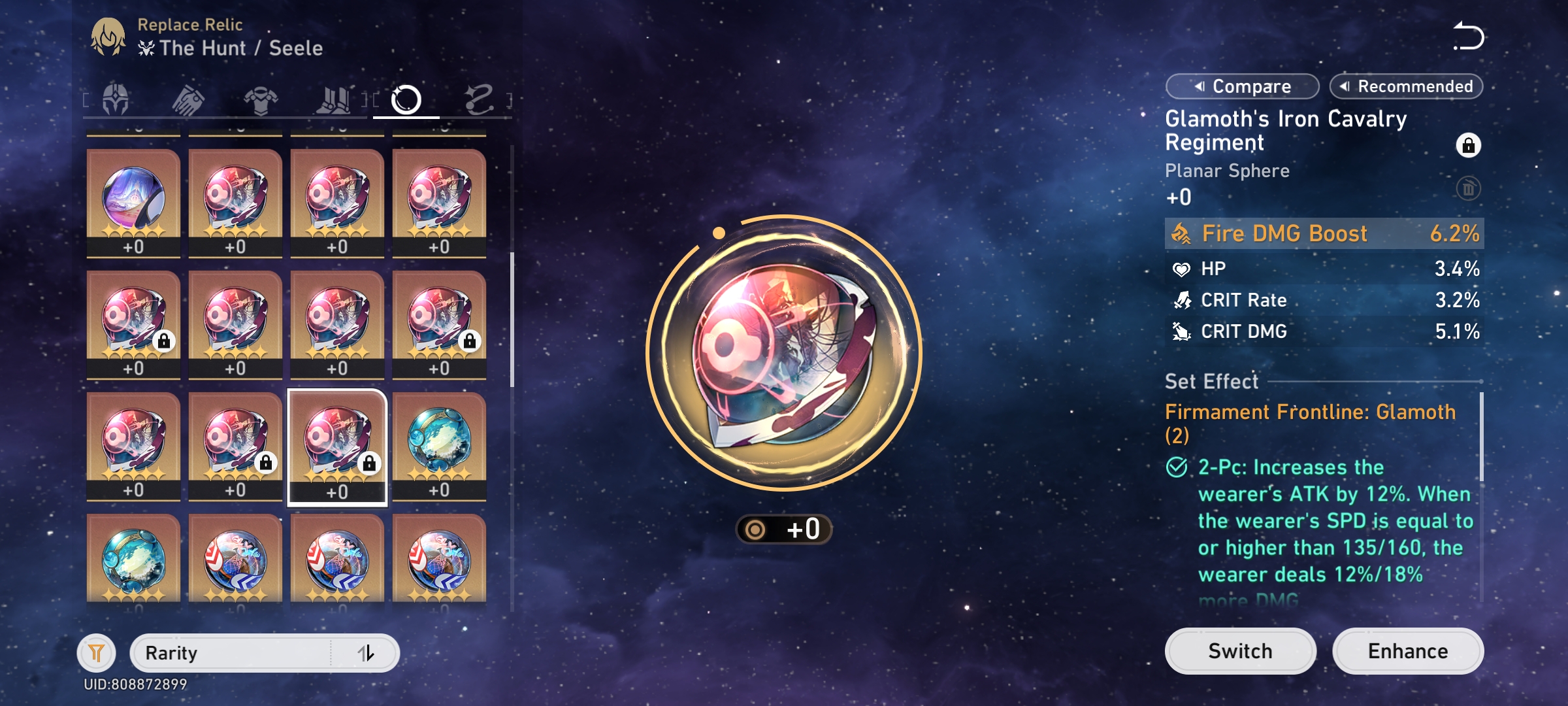Select the Feet relic slot tab
The image size is (1568, 706).
(x=333, y=99)
